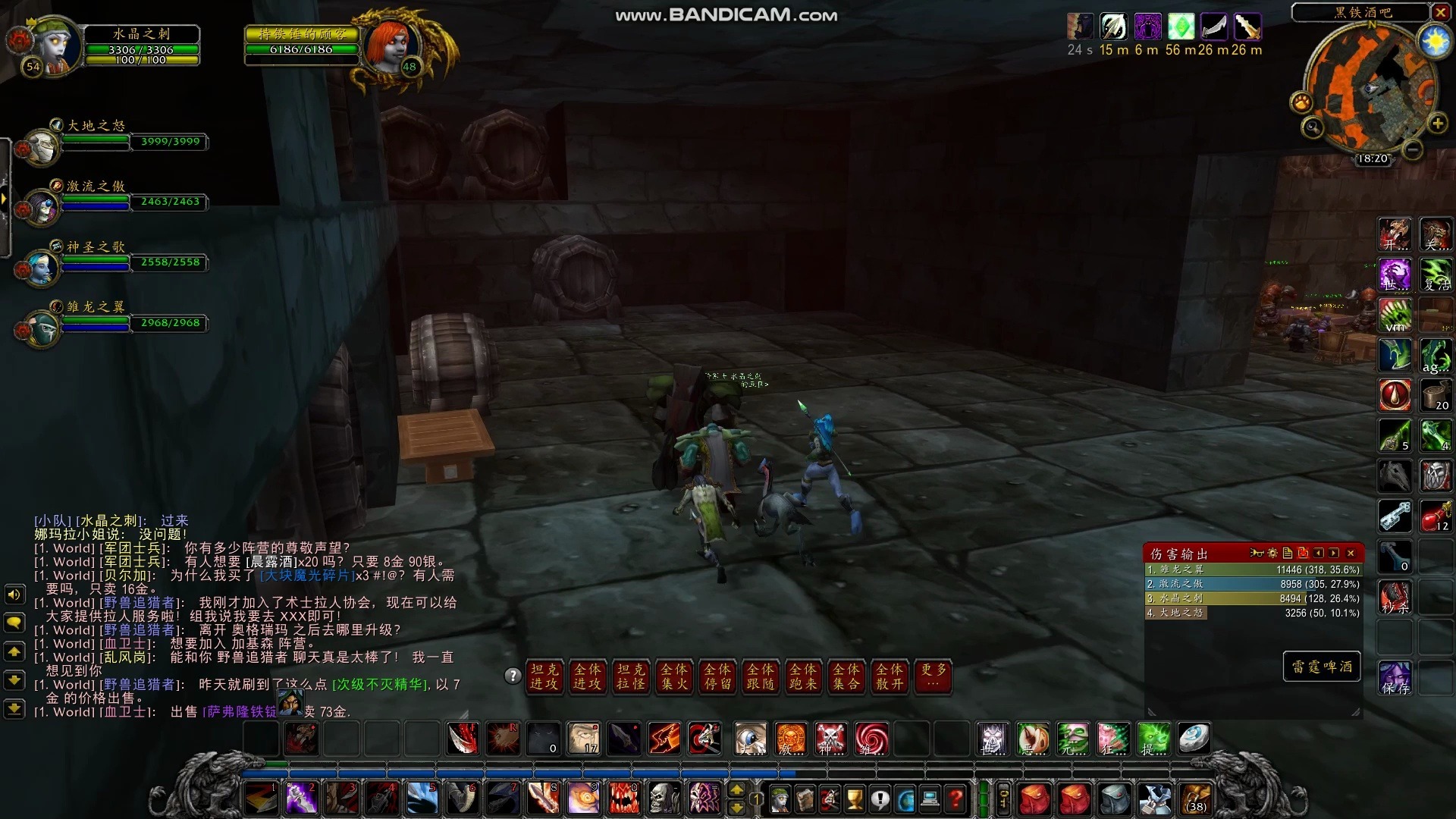Click the 雷霆啤酒 button

[1322, 667]
